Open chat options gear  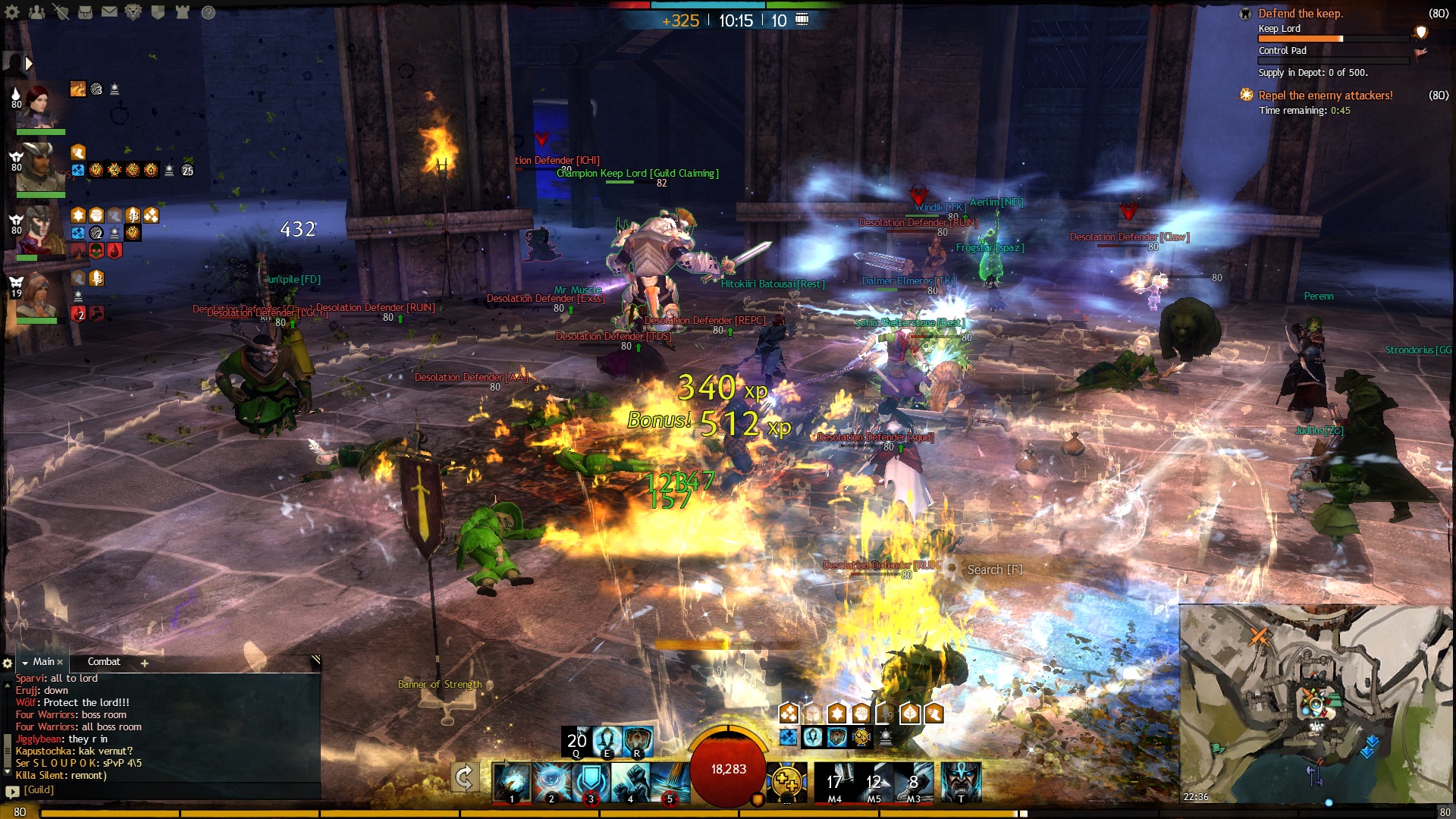point(8,663)
